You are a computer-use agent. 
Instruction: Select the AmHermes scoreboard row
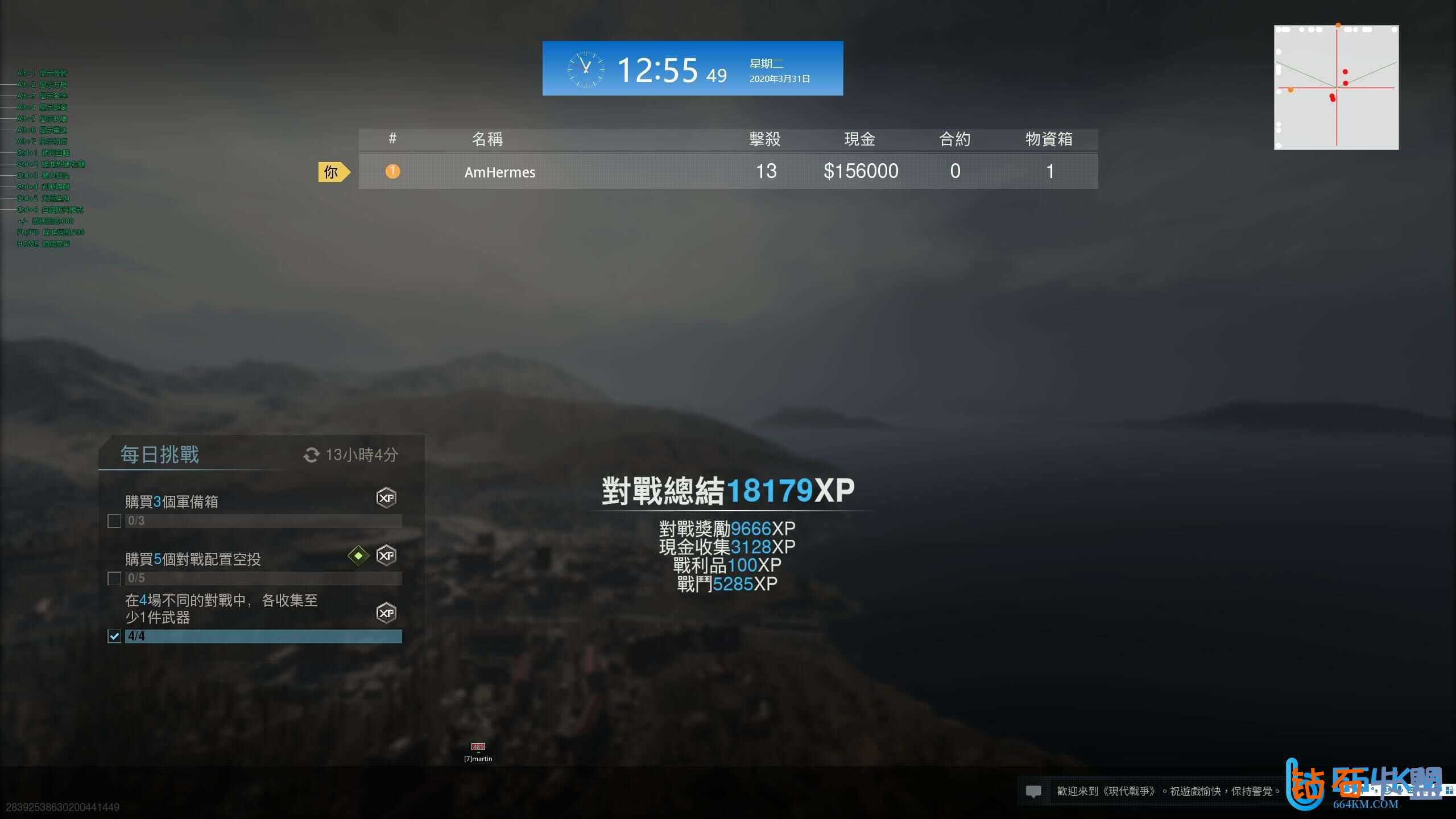[727, 171]
